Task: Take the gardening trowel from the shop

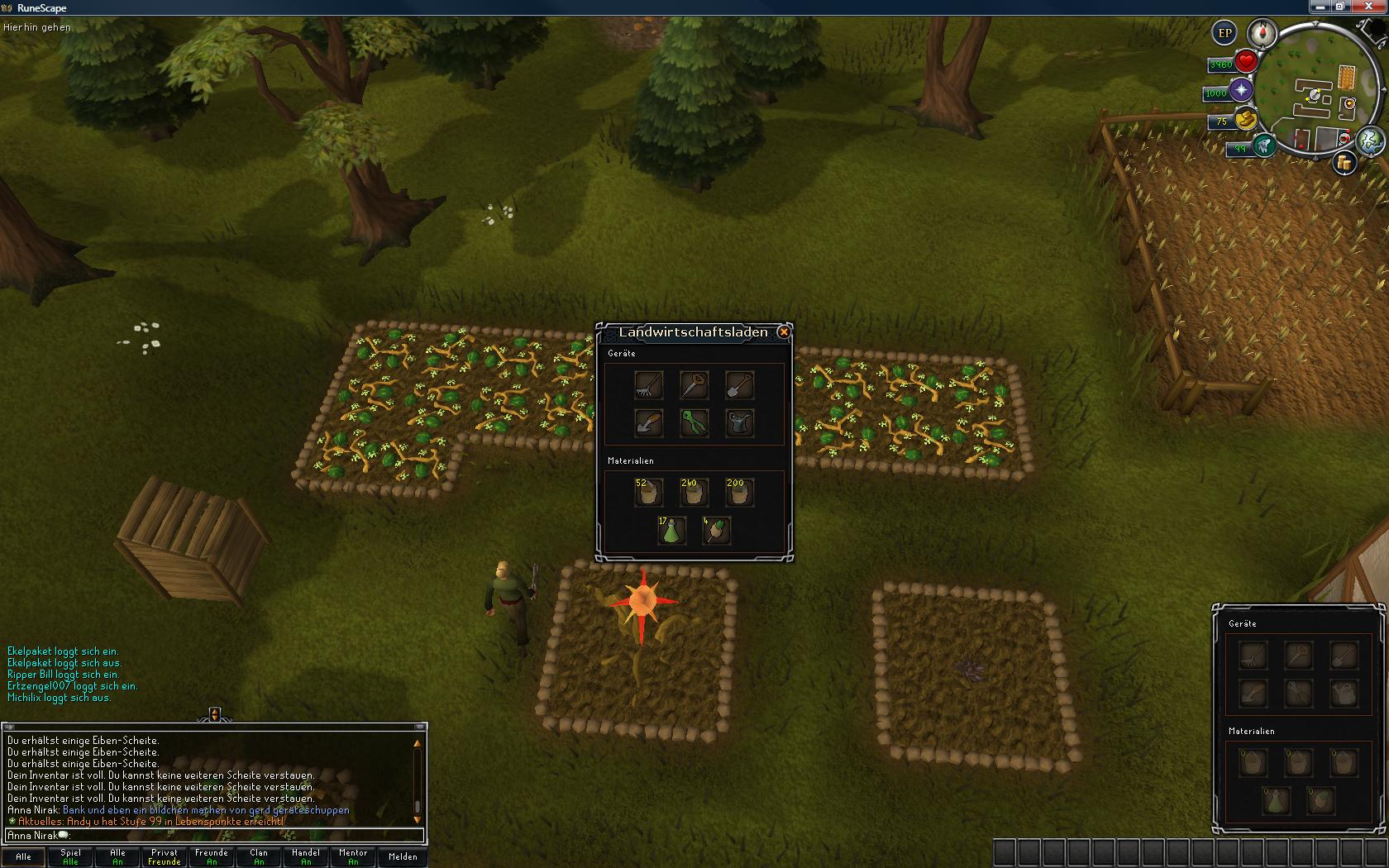Action: tap(648, 422)
